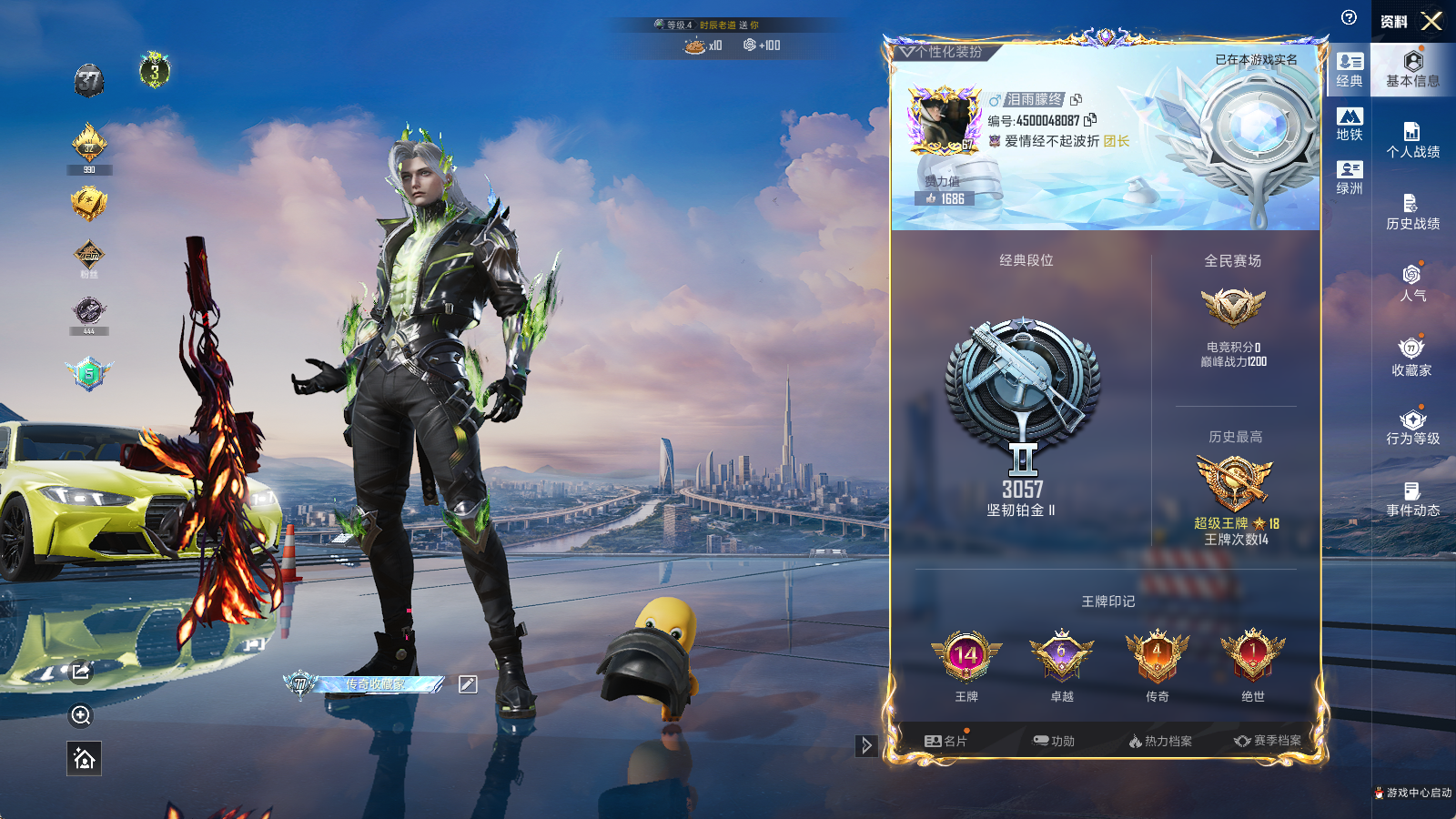
Task: Open the 名片 name card tab
Action: (x=945, y=741)
